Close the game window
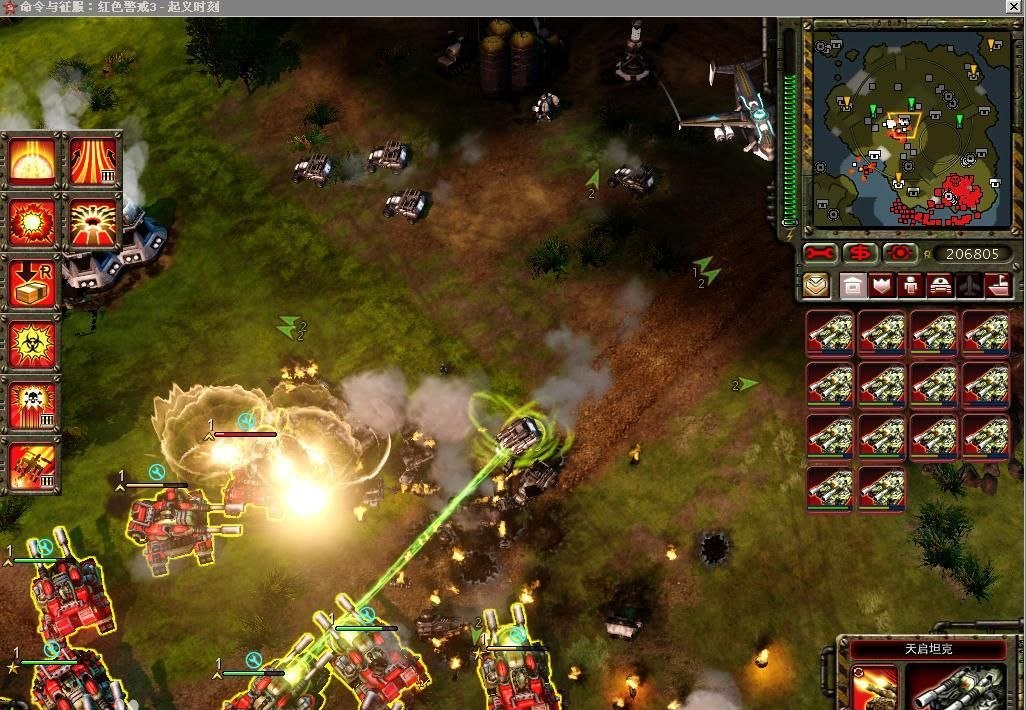This screenshot has width=1026, height=710. coord(1013,7)
